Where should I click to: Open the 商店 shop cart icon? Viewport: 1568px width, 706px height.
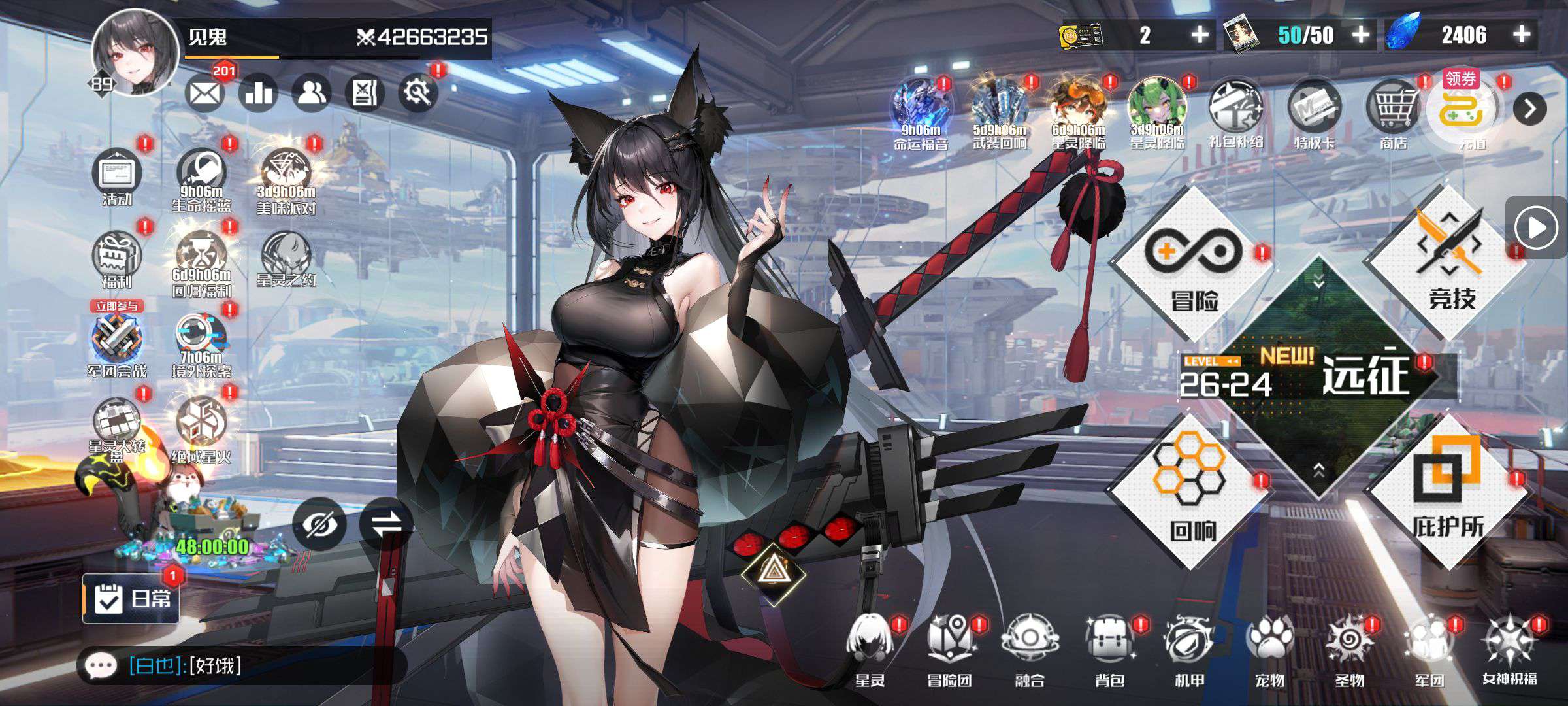coord(1393,111)
